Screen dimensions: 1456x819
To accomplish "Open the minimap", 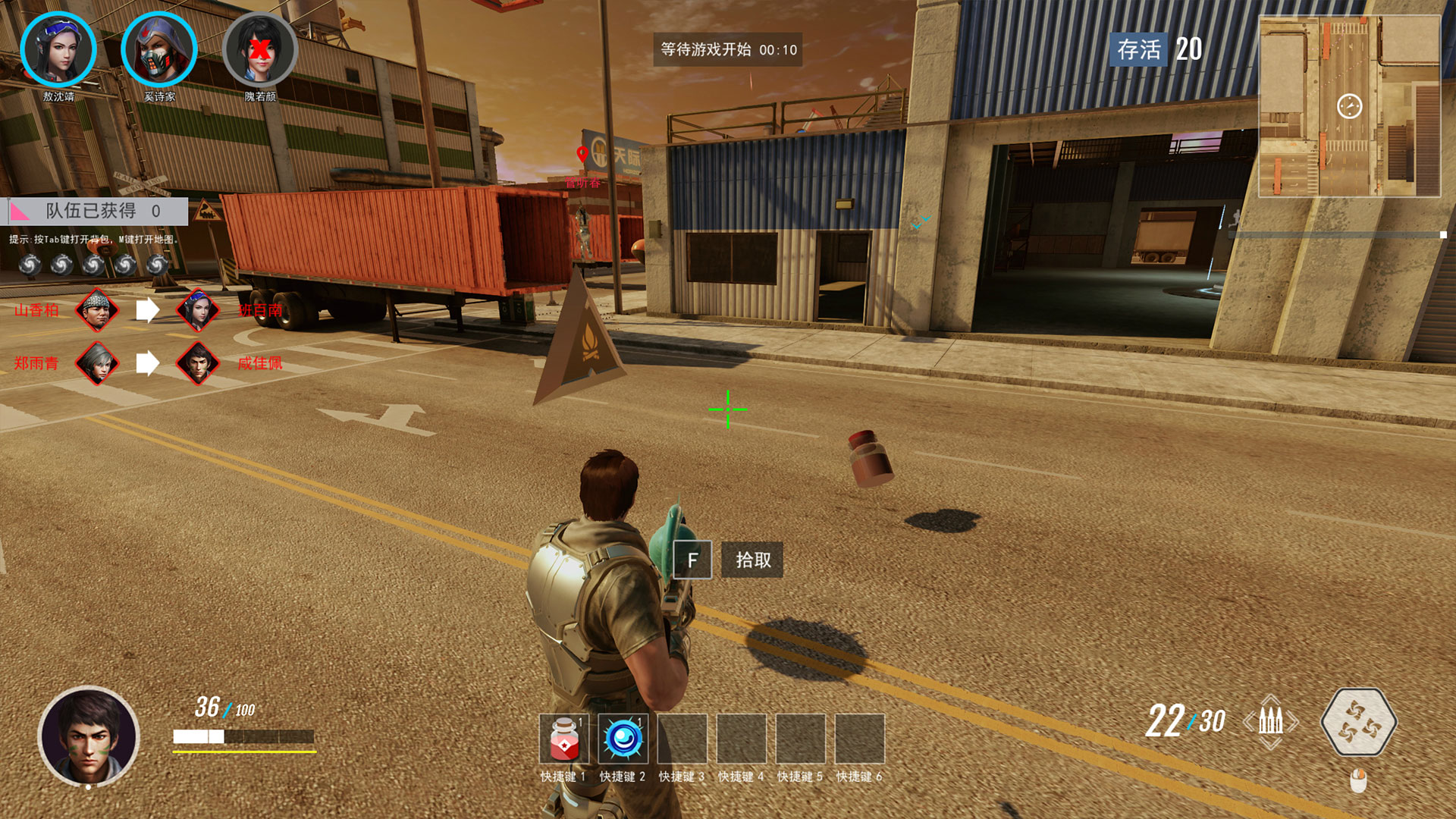I will (1349, 107).
